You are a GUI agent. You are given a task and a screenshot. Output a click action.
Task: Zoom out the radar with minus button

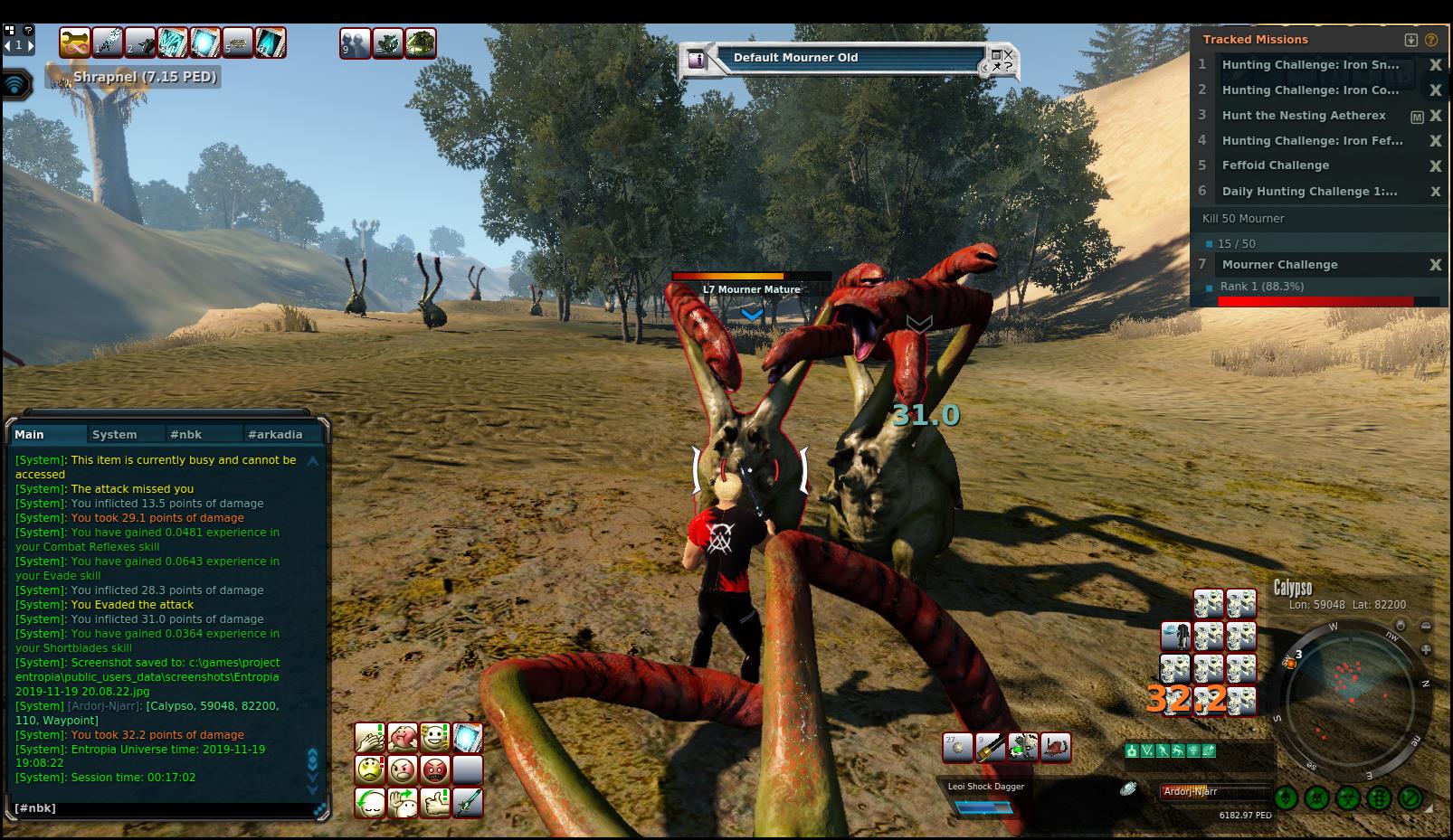1426,626
